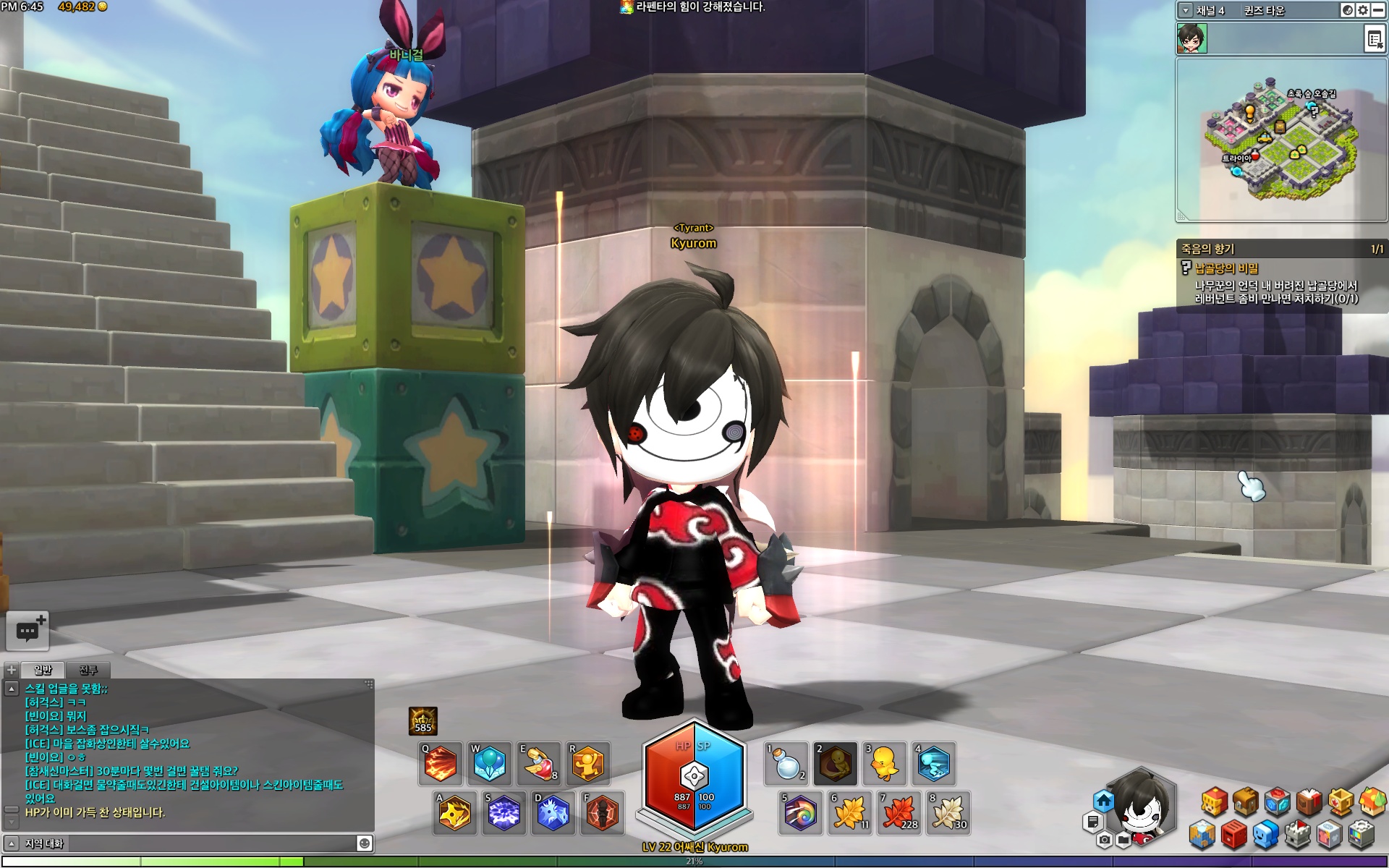Screen dimensions: 1389x868
Task: Open minimap settings with the gear icon
Action: click(x=1362, y=10)
